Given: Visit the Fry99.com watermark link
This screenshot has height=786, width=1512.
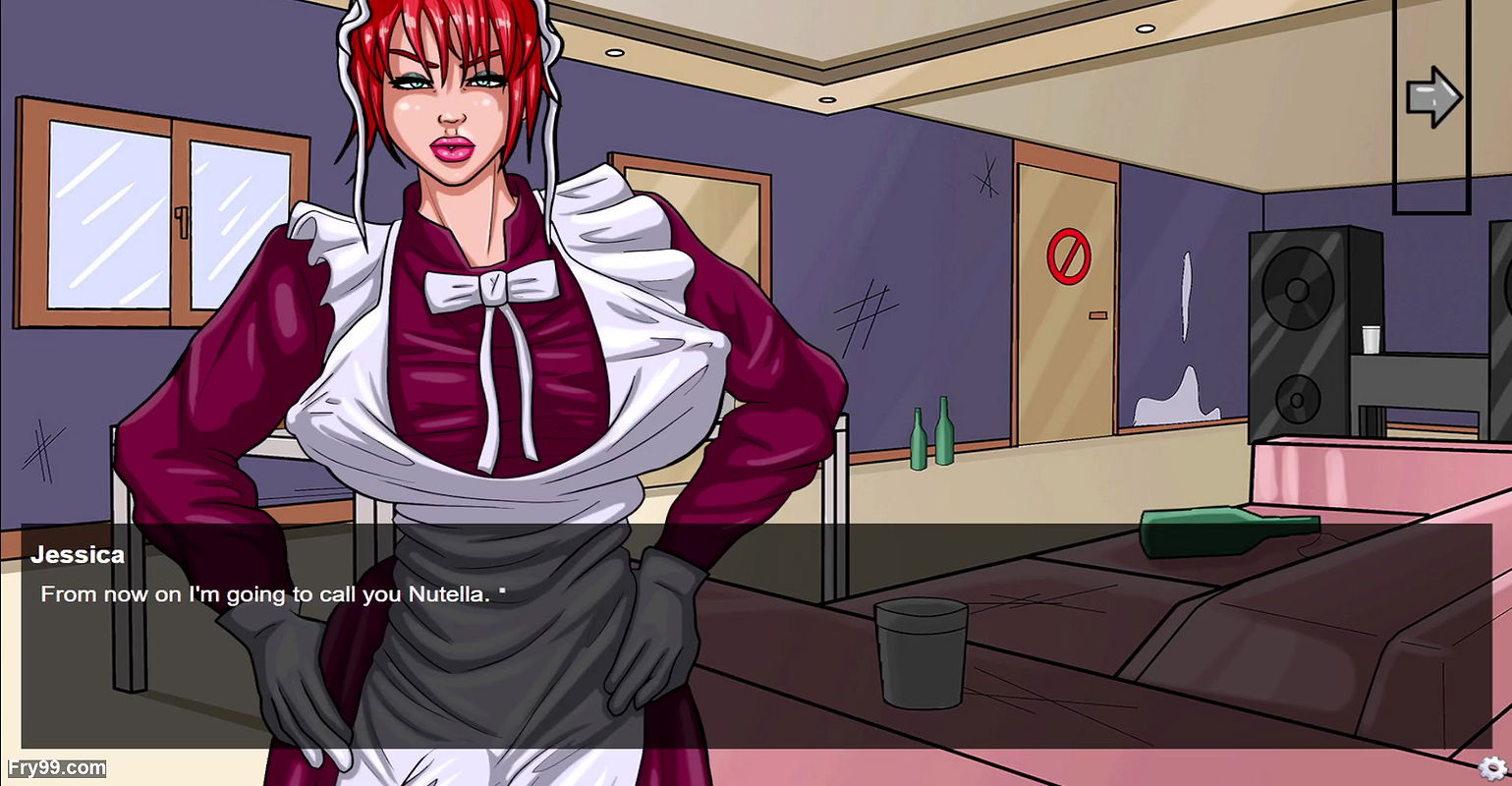Looking at the screenshot, I should [56, 767].
